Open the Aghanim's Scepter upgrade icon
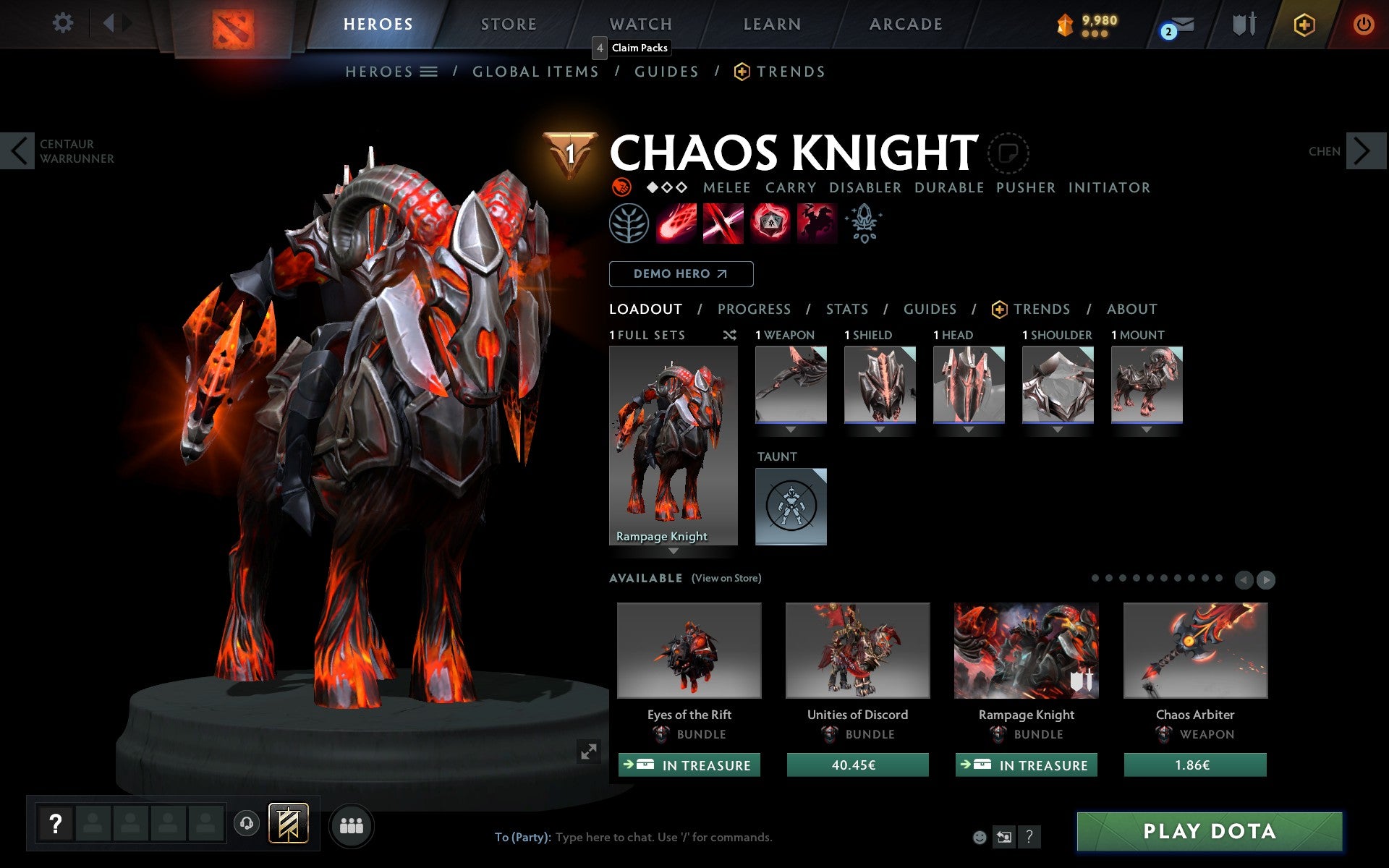The height and width of the screenshot is (868, 1389). tap(864, 223)
